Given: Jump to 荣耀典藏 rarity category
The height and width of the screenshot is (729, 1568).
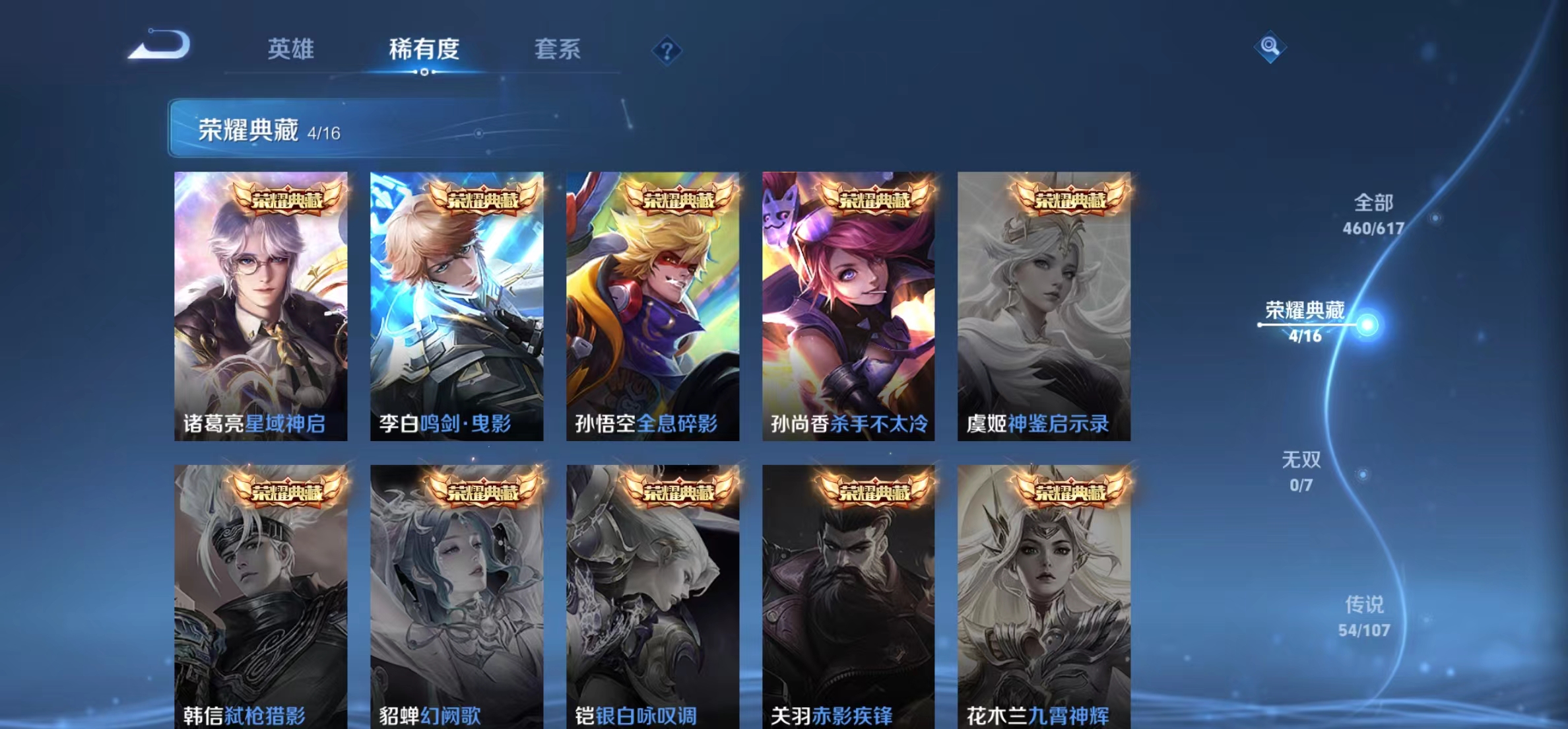Looking at the screenshot, I should point(1305,322).
